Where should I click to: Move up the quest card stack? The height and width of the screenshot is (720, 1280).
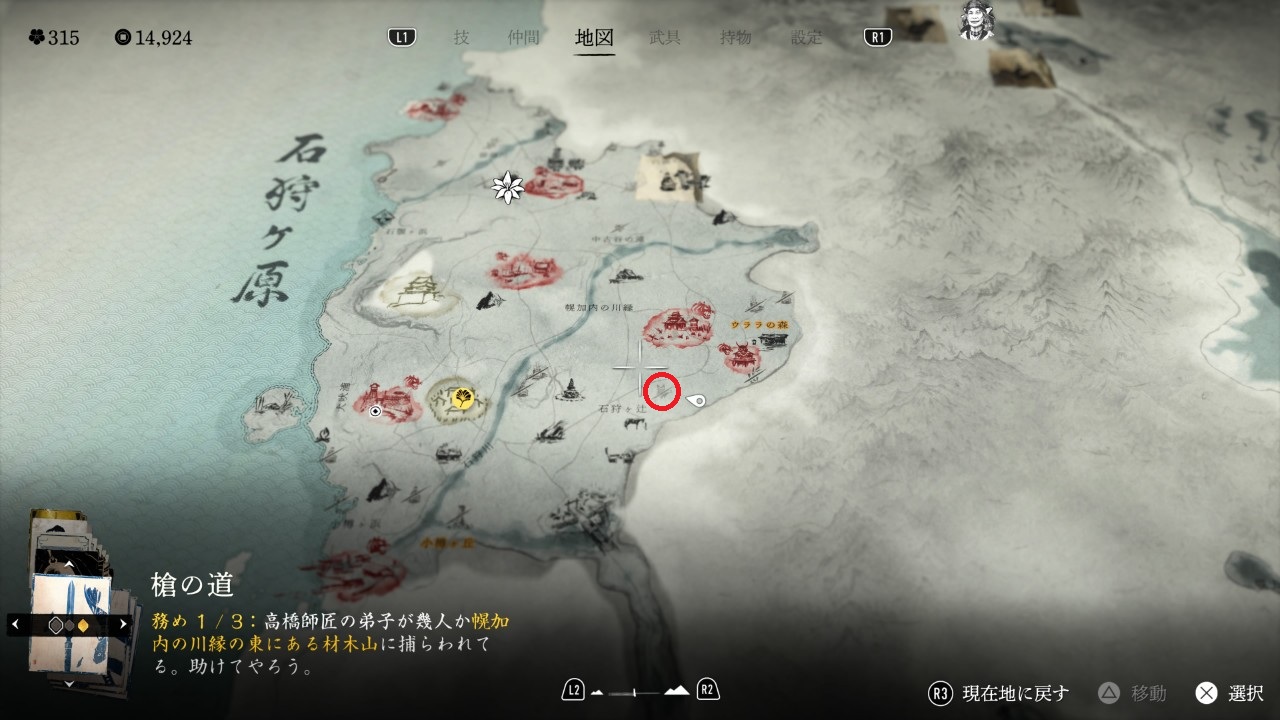(68, 565)
